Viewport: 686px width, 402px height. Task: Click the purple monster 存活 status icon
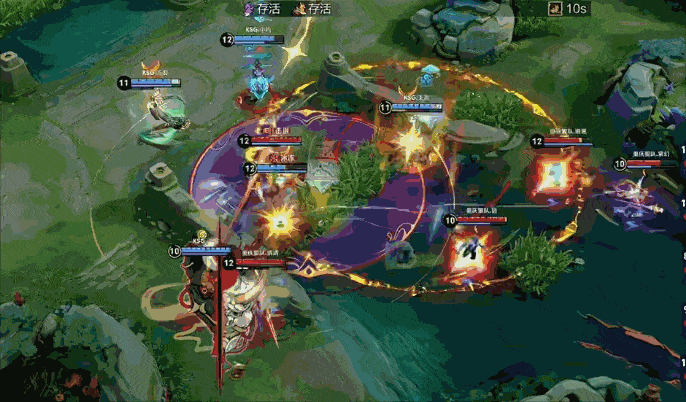tap(249, 9)
